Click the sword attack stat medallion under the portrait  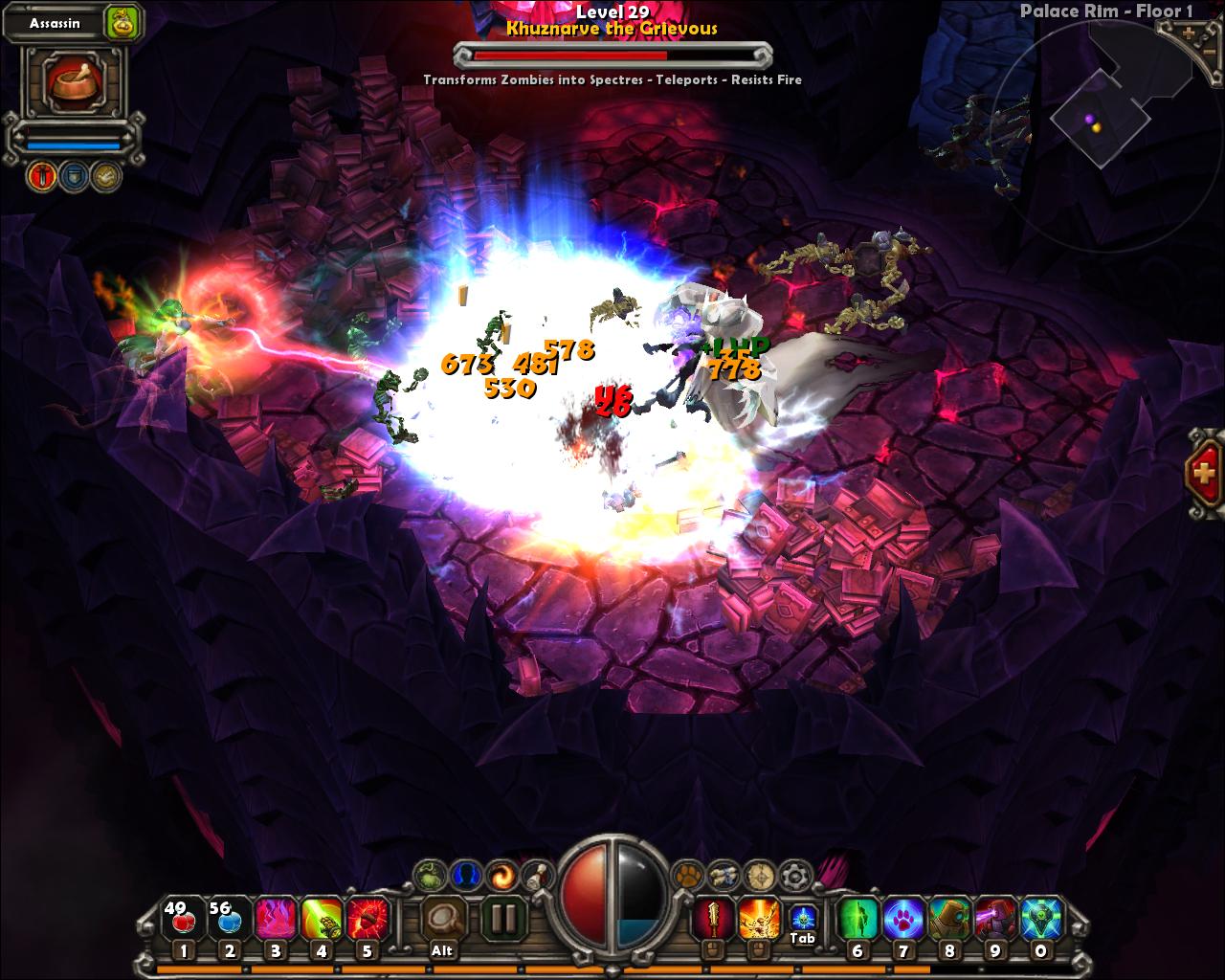[42, 176]
